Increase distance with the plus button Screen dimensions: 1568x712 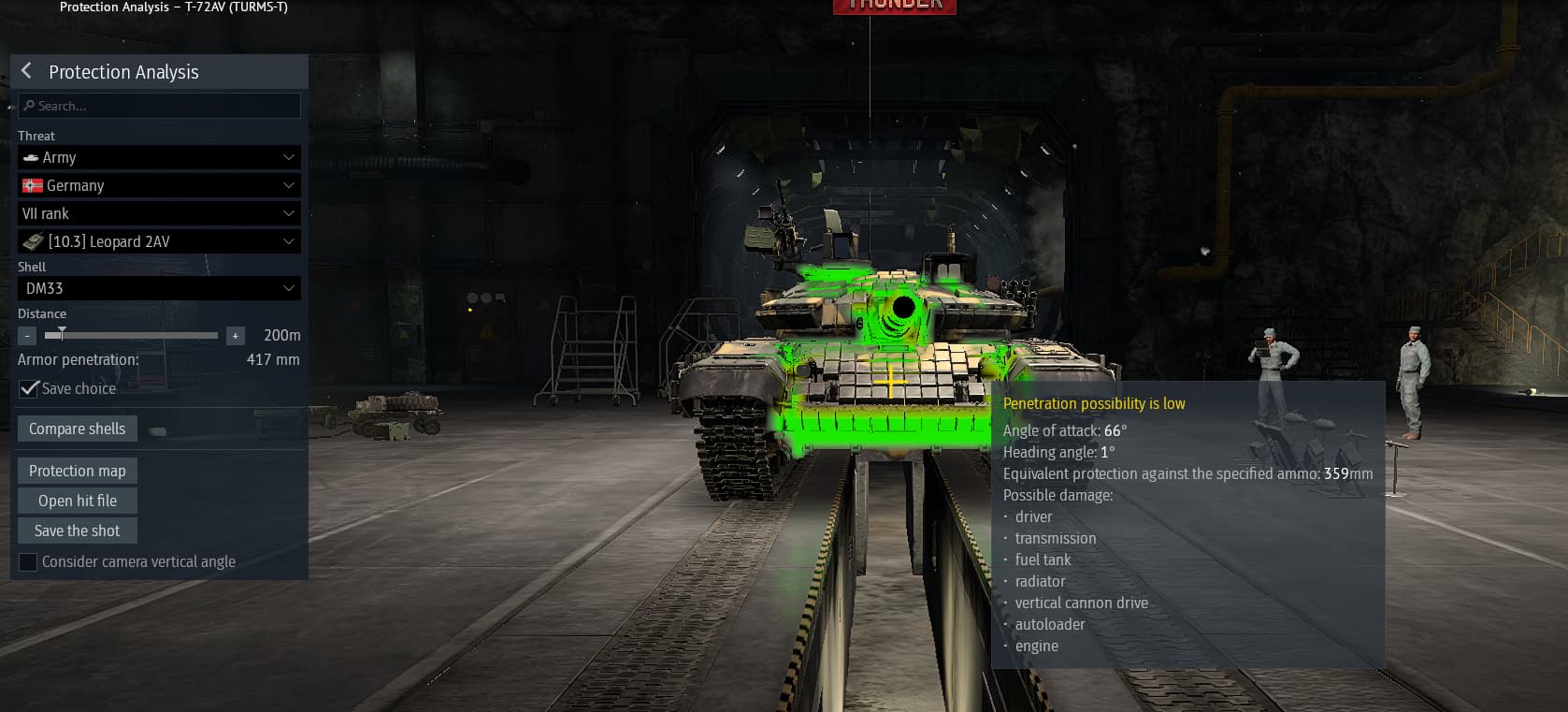pos(236,335)
